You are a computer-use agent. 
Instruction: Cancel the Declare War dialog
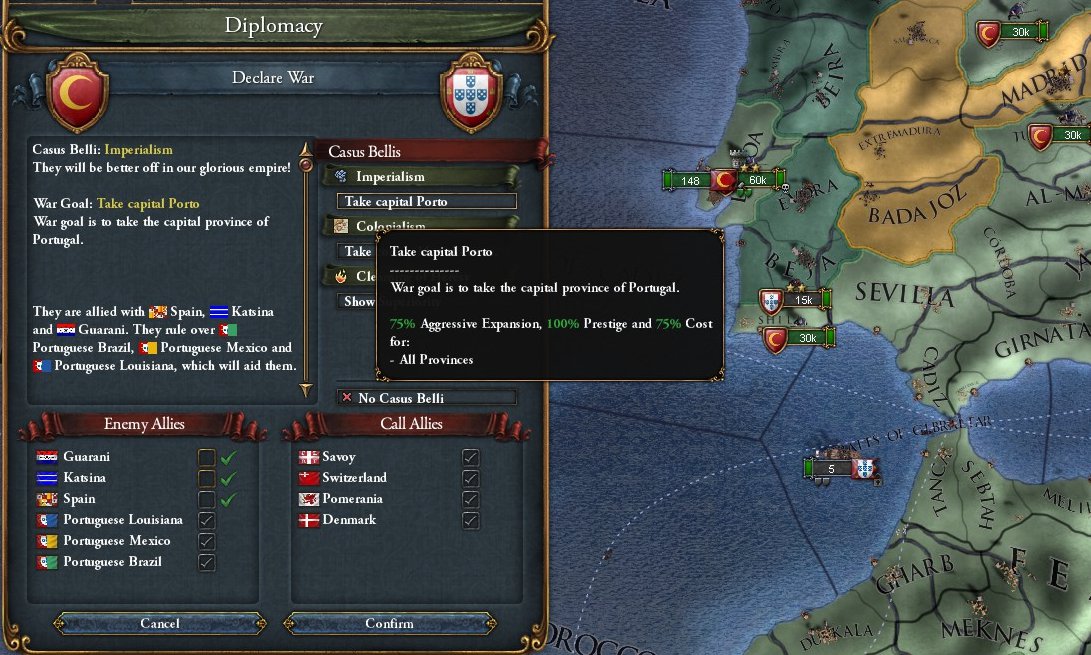pos(160,623)
